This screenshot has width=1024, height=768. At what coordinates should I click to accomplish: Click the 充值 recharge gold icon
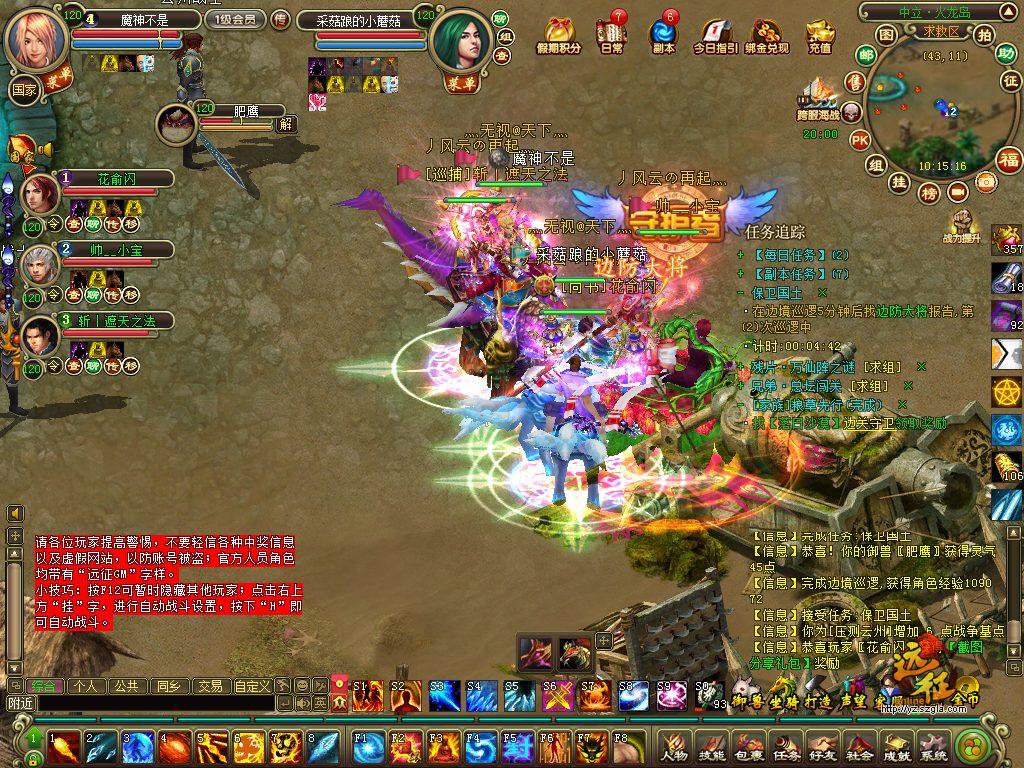(819, 33)
